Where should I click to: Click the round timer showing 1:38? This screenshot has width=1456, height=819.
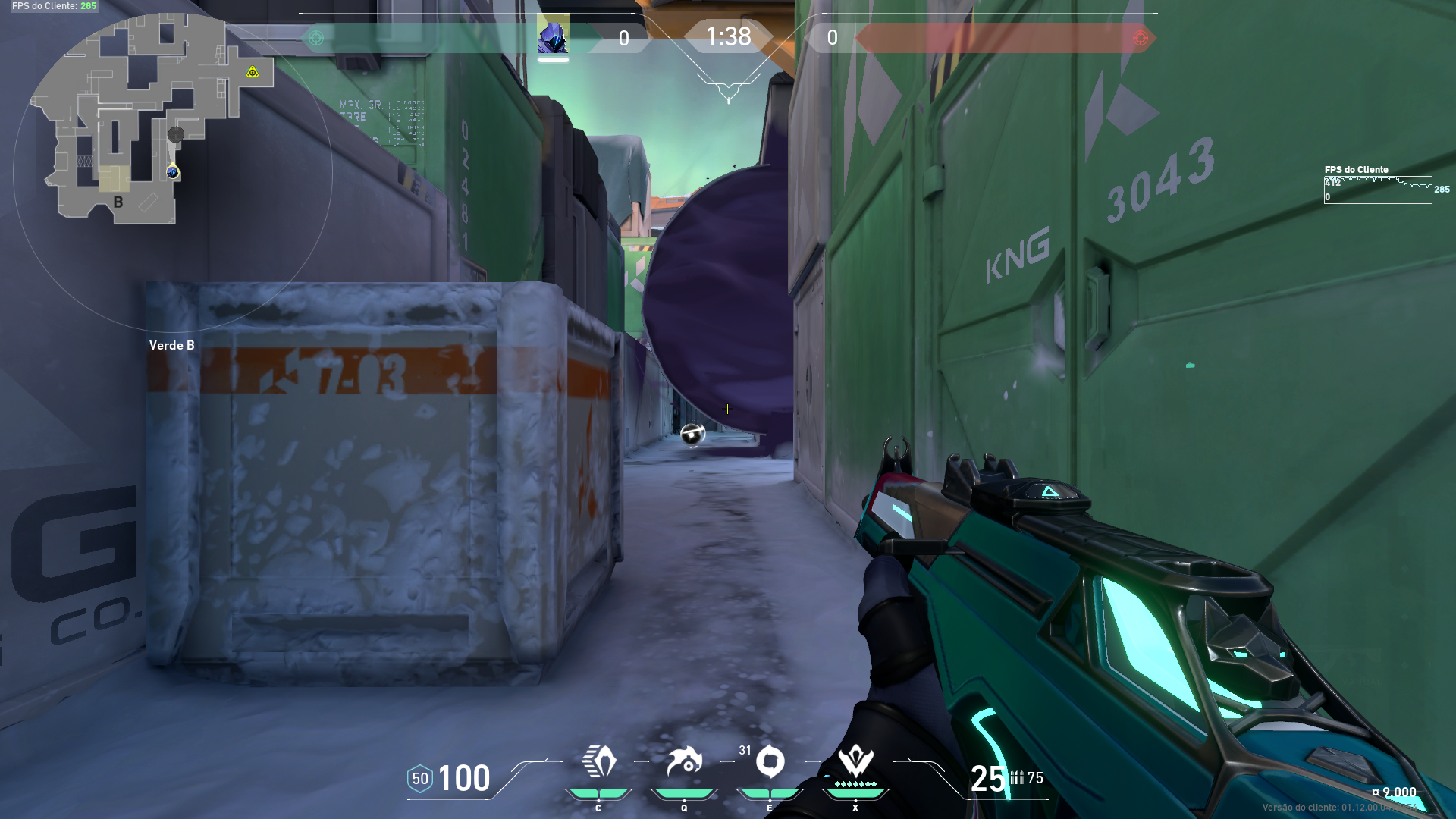(727, 37)
